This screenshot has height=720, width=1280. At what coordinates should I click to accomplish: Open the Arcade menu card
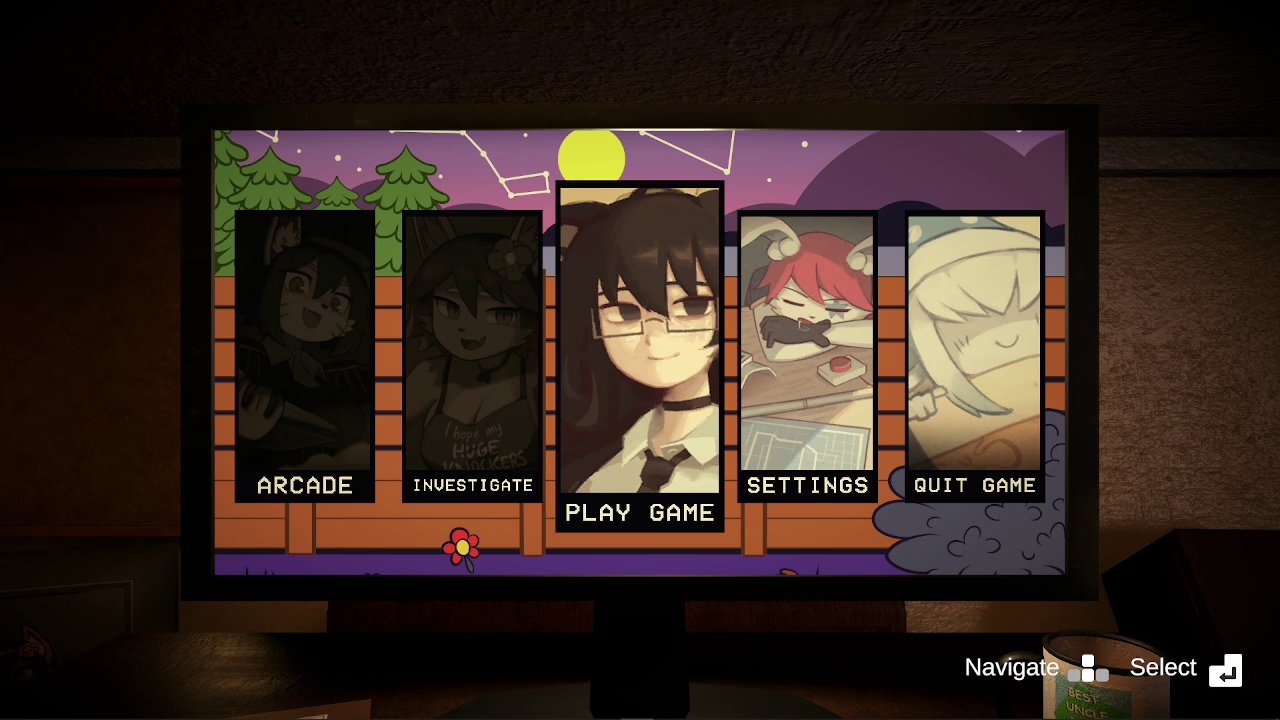point(305,356)
